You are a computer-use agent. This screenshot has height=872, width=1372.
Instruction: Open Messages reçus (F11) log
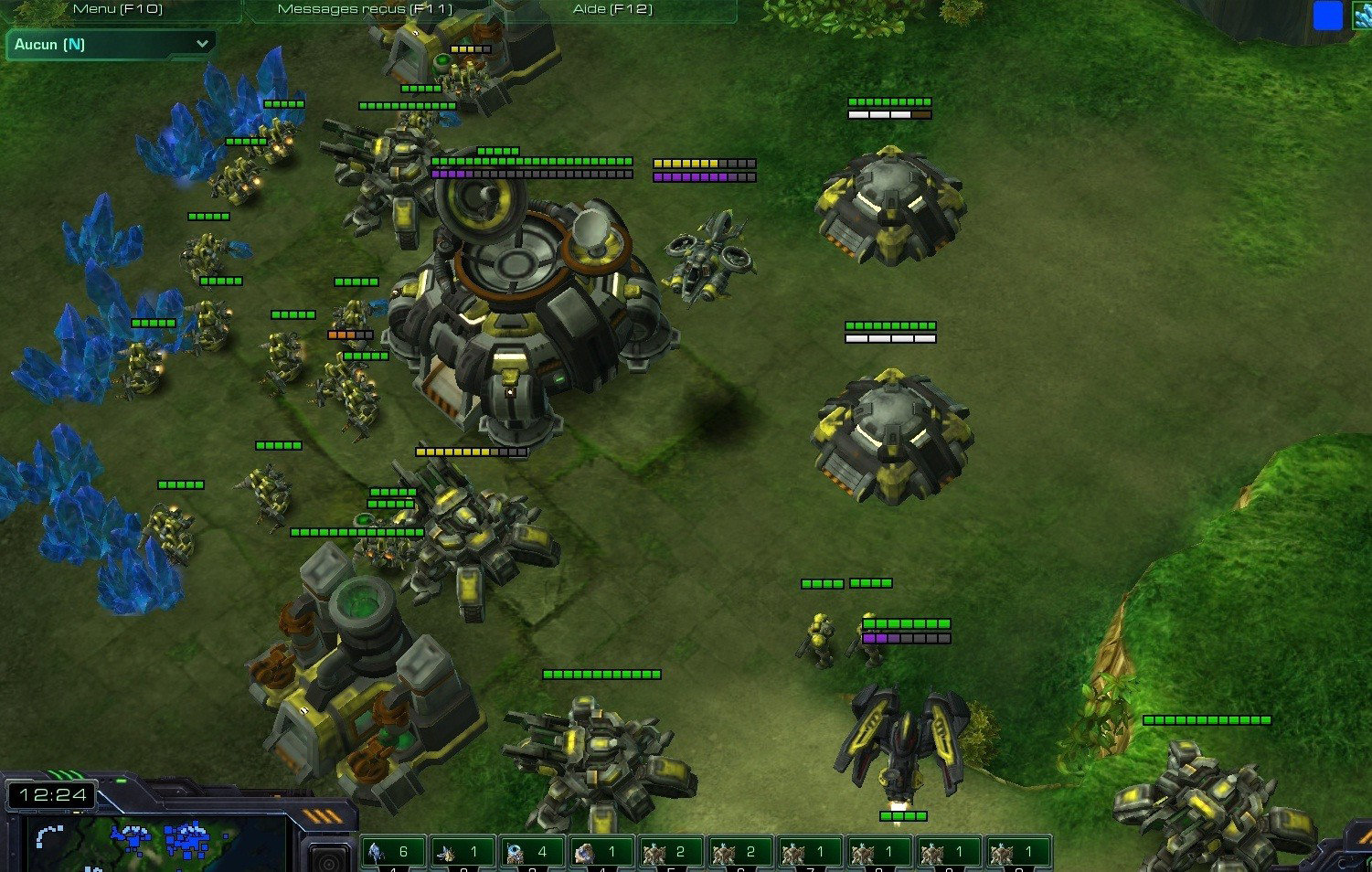click(x=364, y=9)
